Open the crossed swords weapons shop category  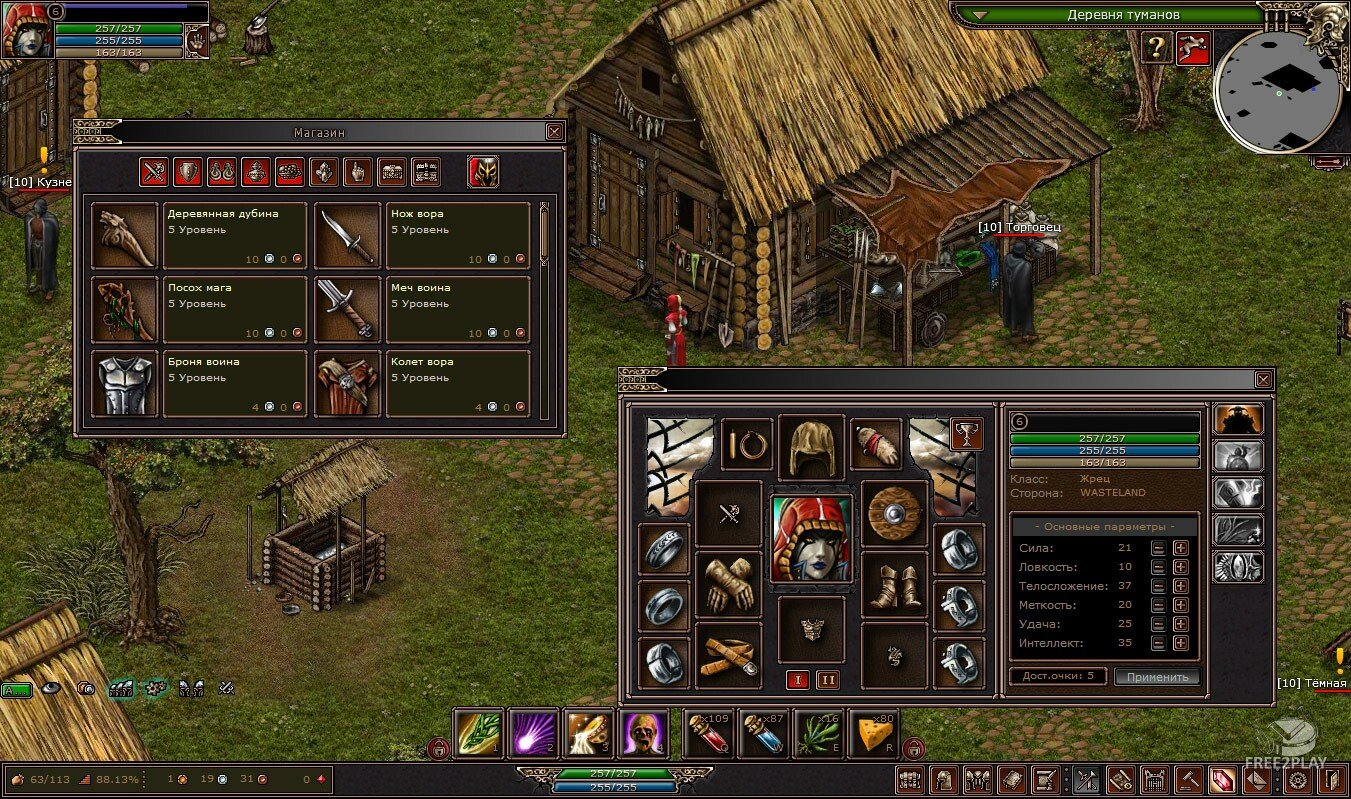pos(153,173)
